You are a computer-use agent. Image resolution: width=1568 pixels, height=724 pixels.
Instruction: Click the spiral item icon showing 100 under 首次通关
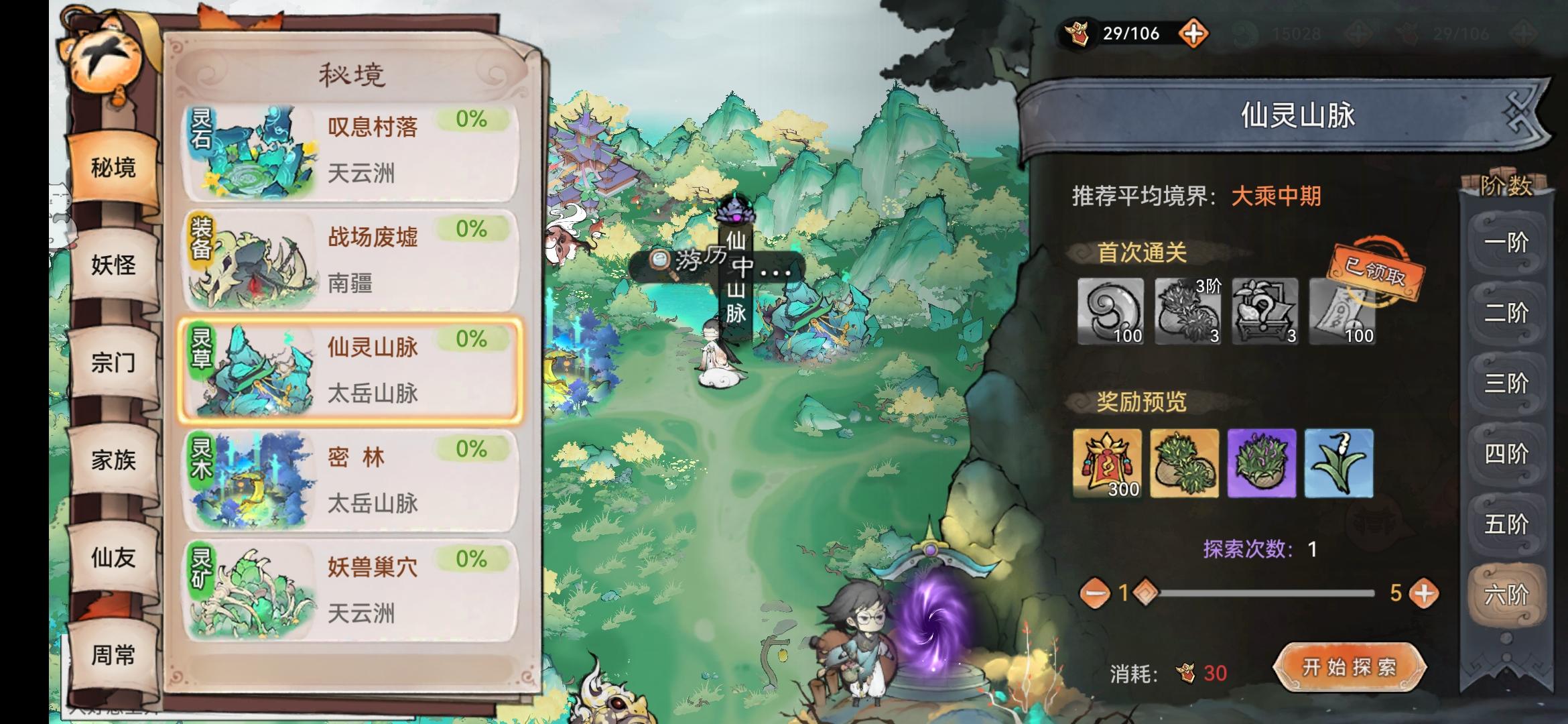[1112, 312]
